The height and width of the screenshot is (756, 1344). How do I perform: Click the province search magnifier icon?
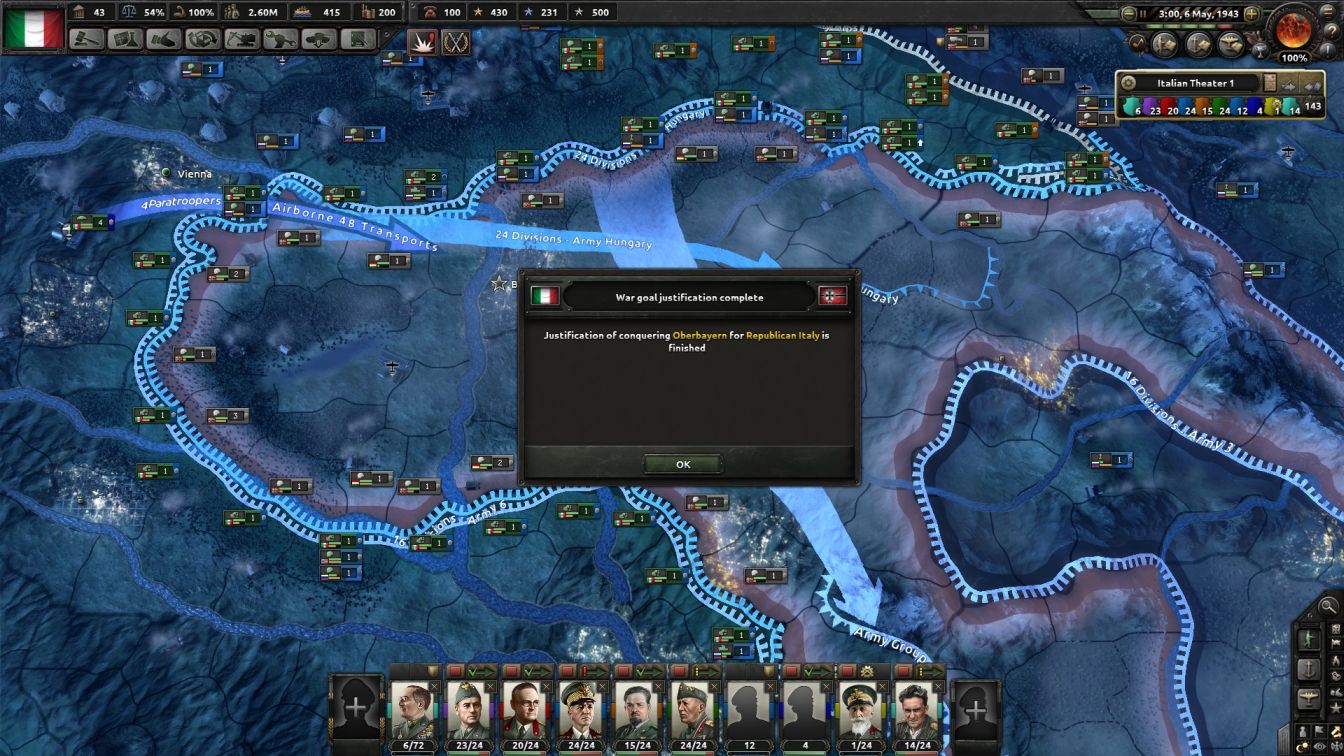[1328, 606]
